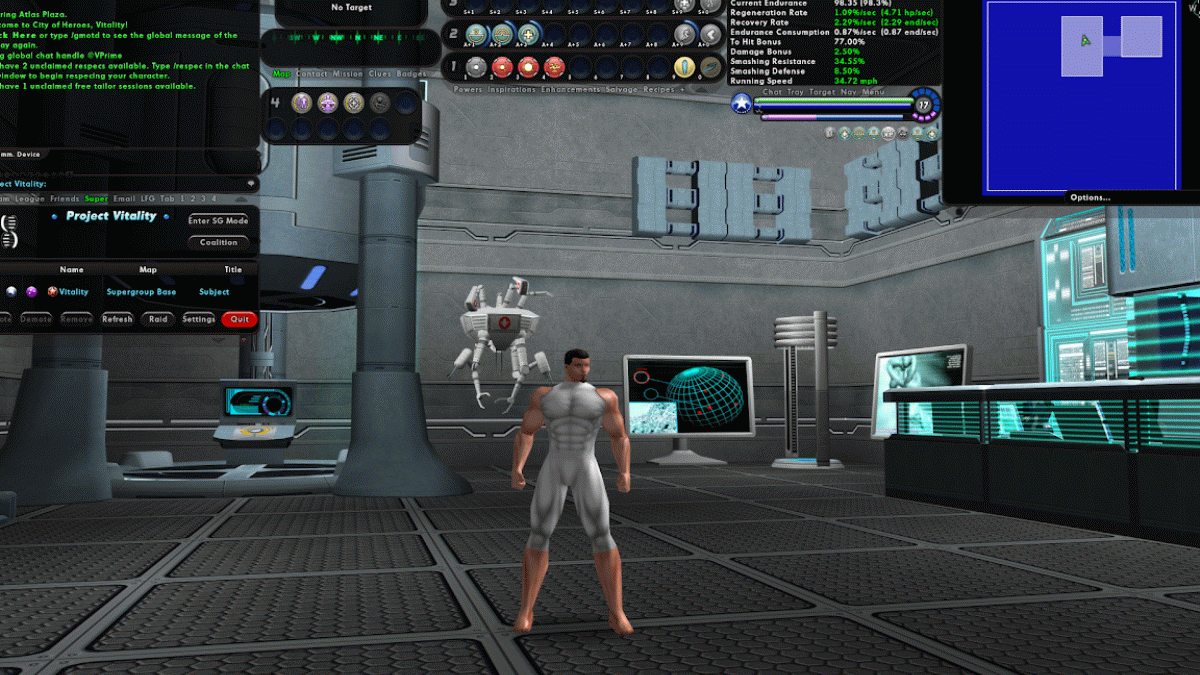The image size is (1200, 675).
Task: Click the Enter SG Mode button
Action: 218,220
